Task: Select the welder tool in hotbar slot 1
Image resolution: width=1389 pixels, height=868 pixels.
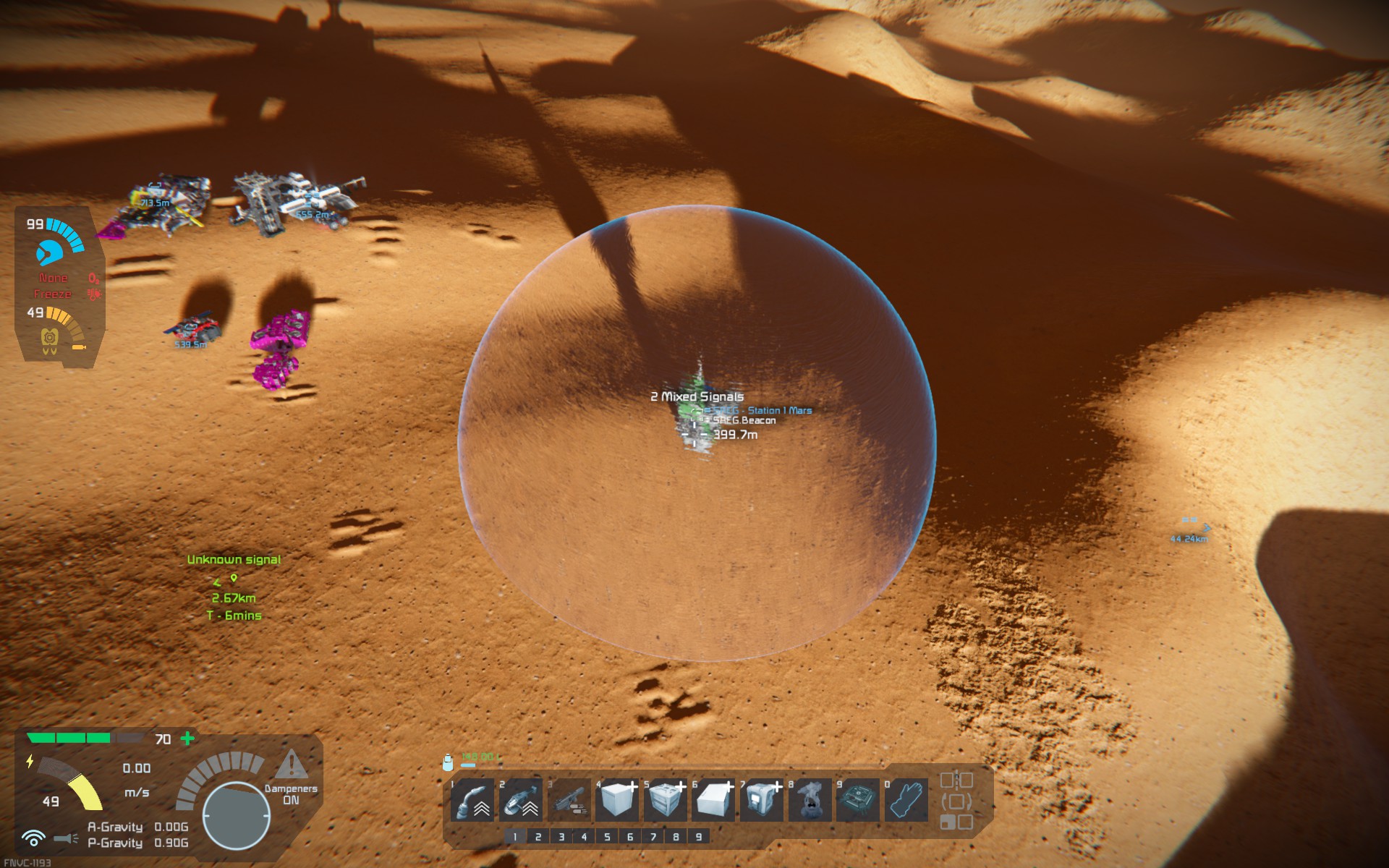Action: pyautogui.click(x=472, y=800)
